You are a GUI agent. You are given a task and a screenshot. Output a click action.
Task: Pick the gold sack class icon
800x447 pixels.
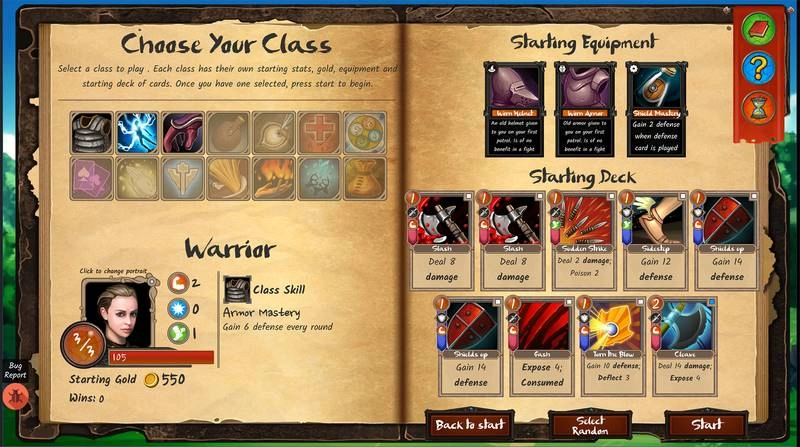click(x=364, y=178)
